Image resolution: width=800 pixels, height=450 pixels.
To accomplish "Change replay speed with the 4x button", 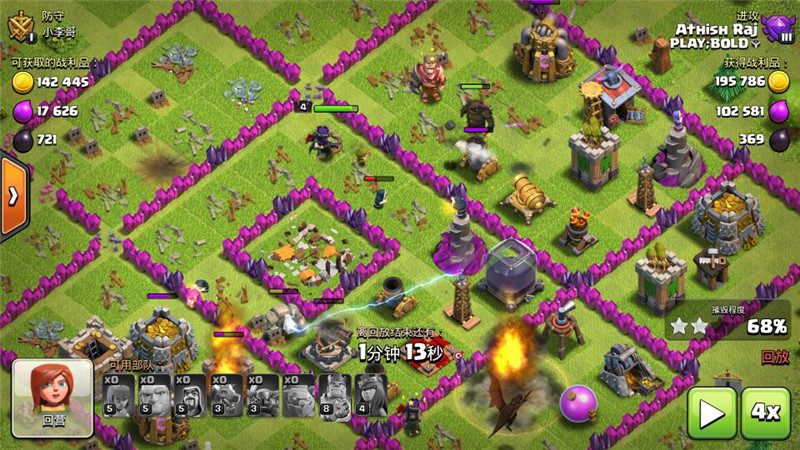I will coord(765,412).
